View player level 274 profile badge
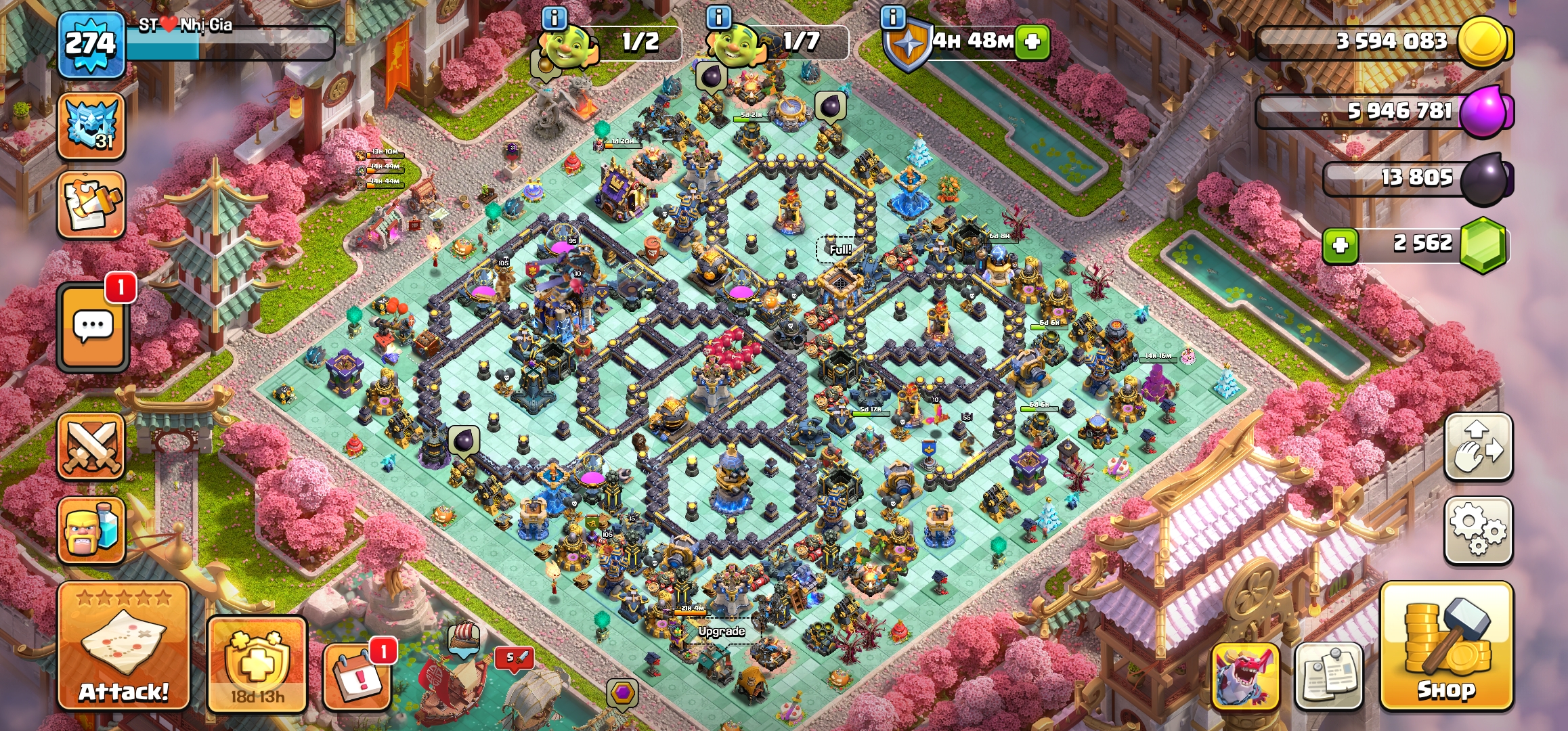The image size is (1568, 731). 91,45
